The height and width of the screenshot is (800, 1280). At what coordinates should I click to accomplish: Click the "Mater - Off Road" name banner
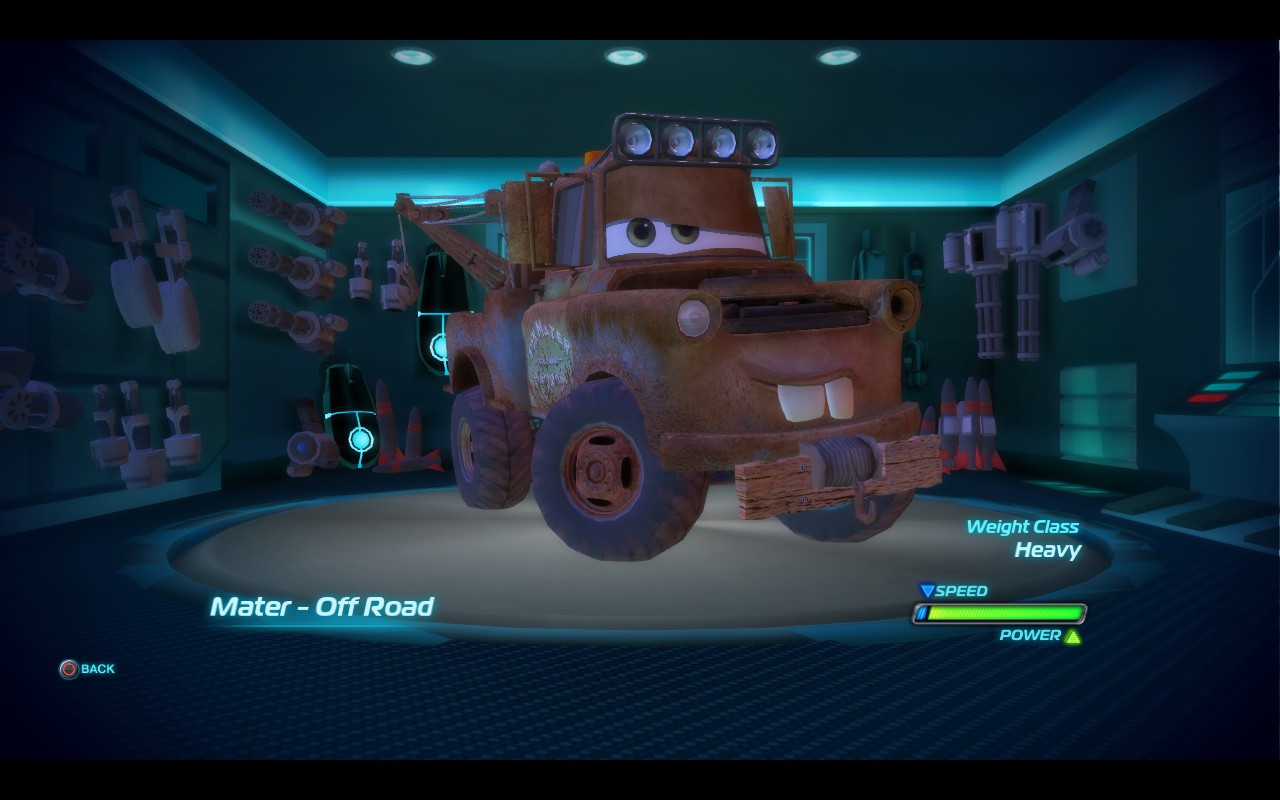(322, 607)
